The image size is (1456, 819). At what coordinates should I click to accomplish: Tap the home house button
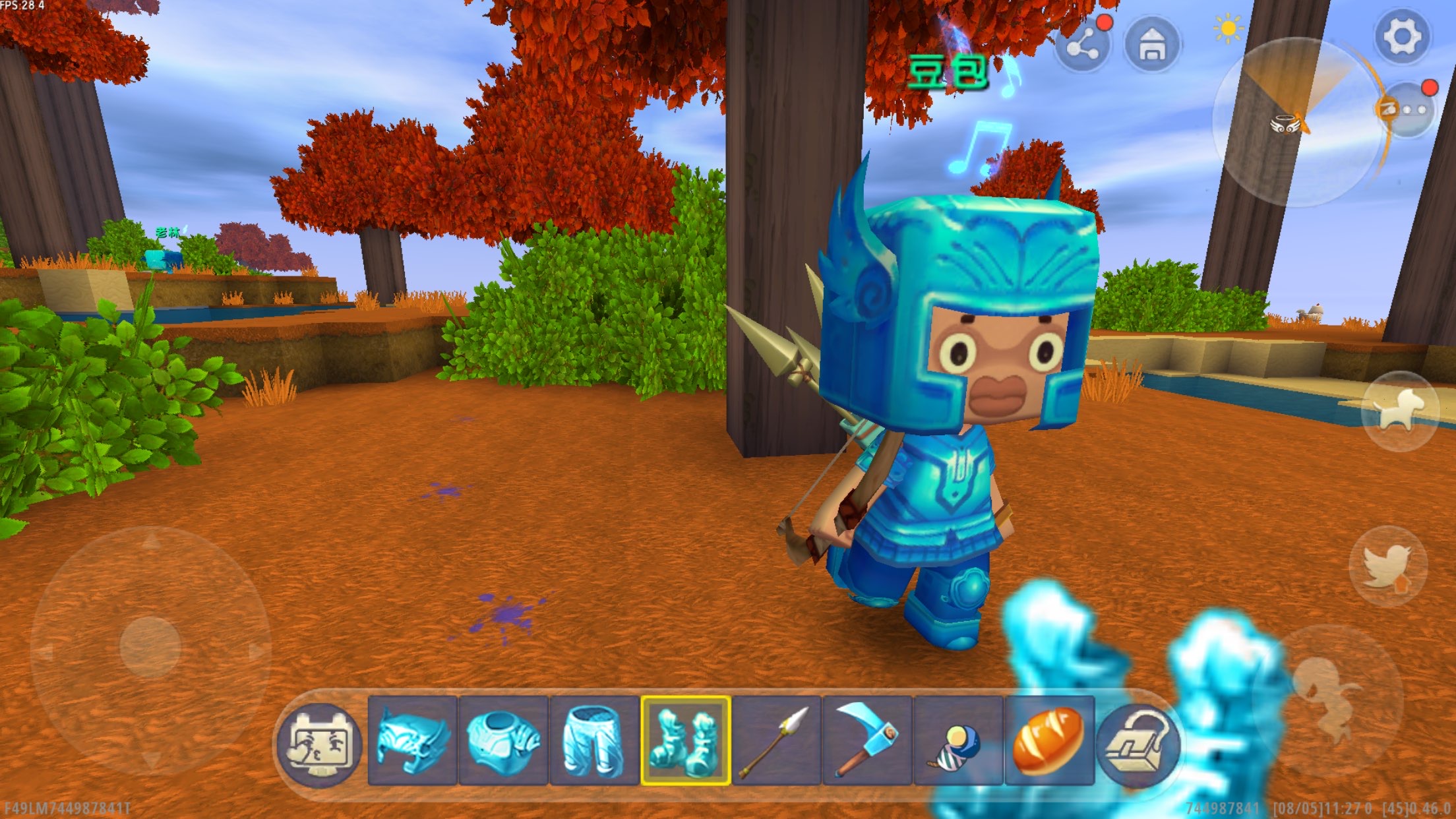click(x=1151, y=45)
